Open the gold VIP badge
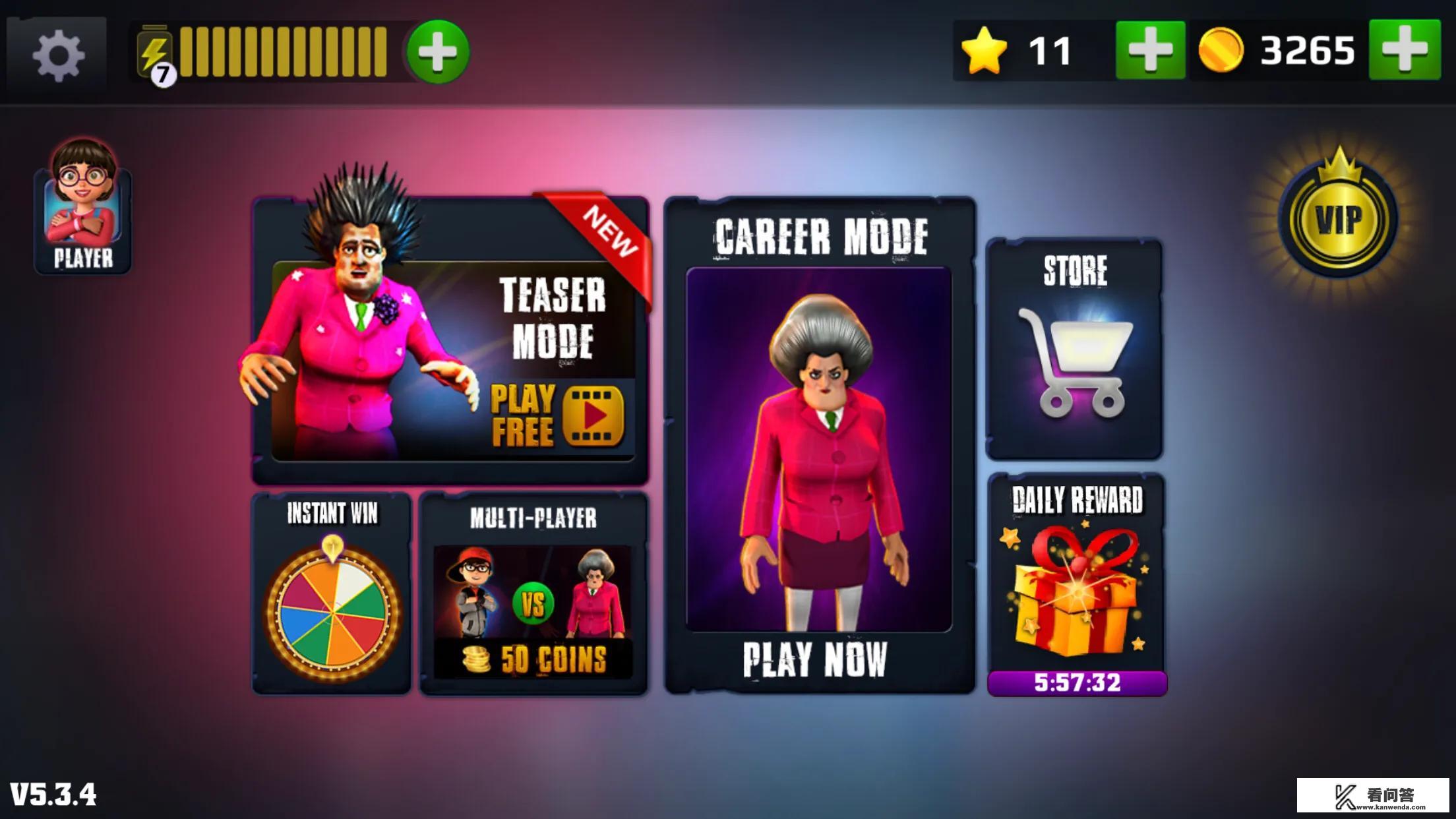 tap(1338, 219)
